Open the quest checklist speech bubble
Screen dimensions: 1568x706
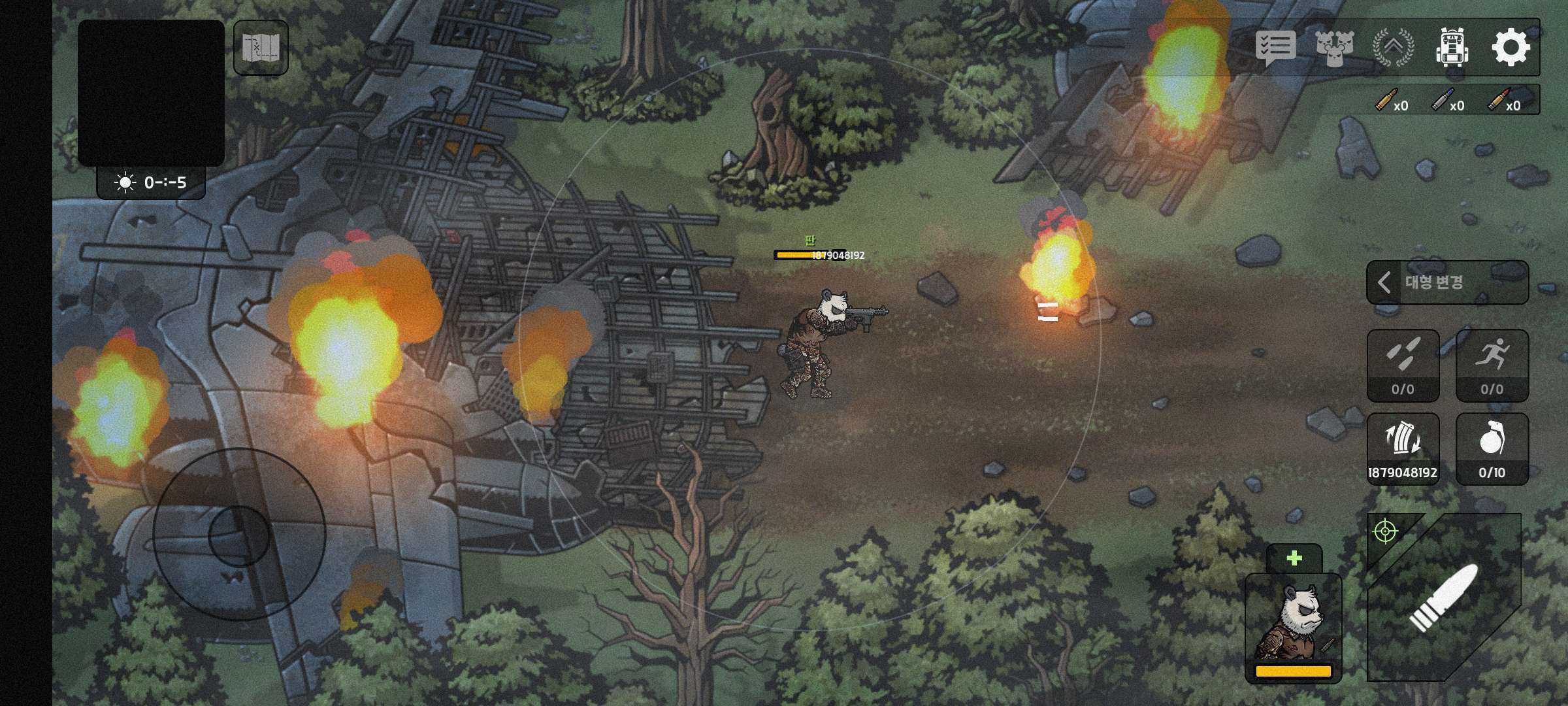(x=1275, y=48)
